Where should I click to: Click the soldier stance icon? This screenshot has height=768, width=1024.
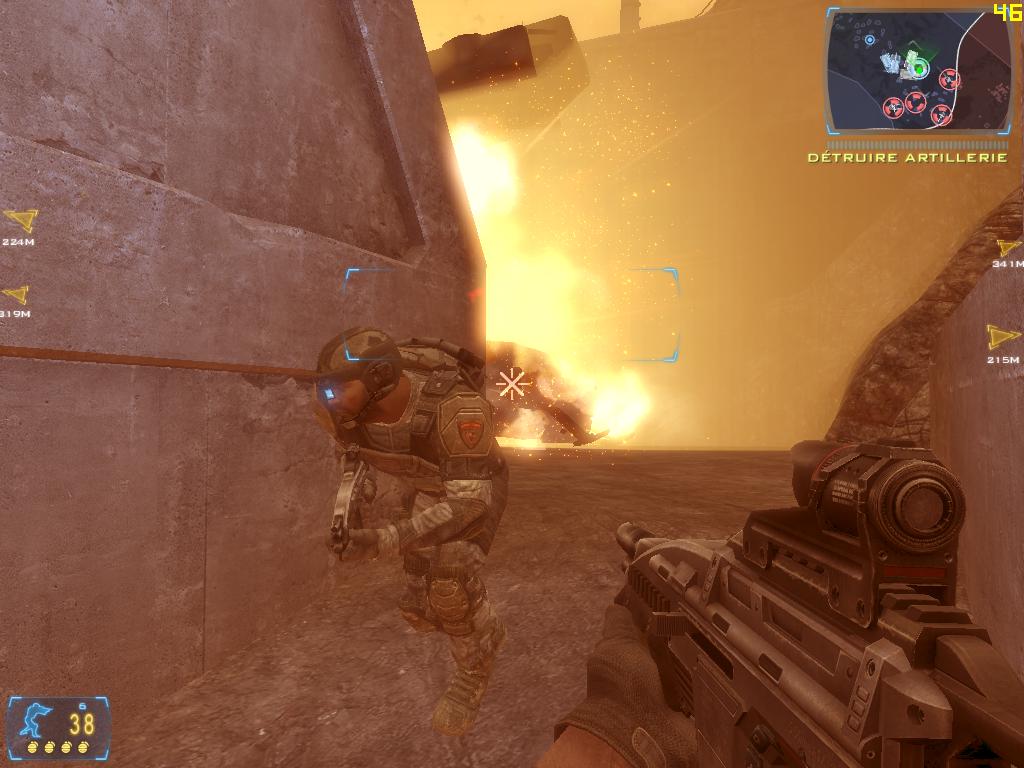click(x=34, y=720)
